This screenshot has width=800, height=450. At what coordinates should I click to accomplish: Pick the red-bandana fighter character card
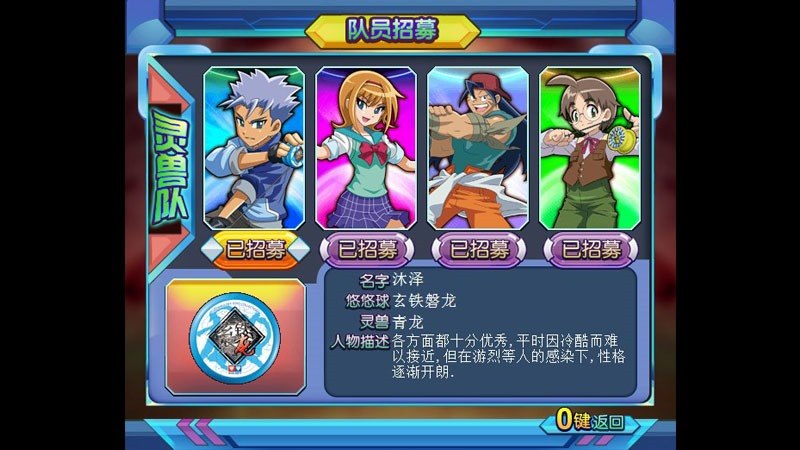(x=478, y=148)
